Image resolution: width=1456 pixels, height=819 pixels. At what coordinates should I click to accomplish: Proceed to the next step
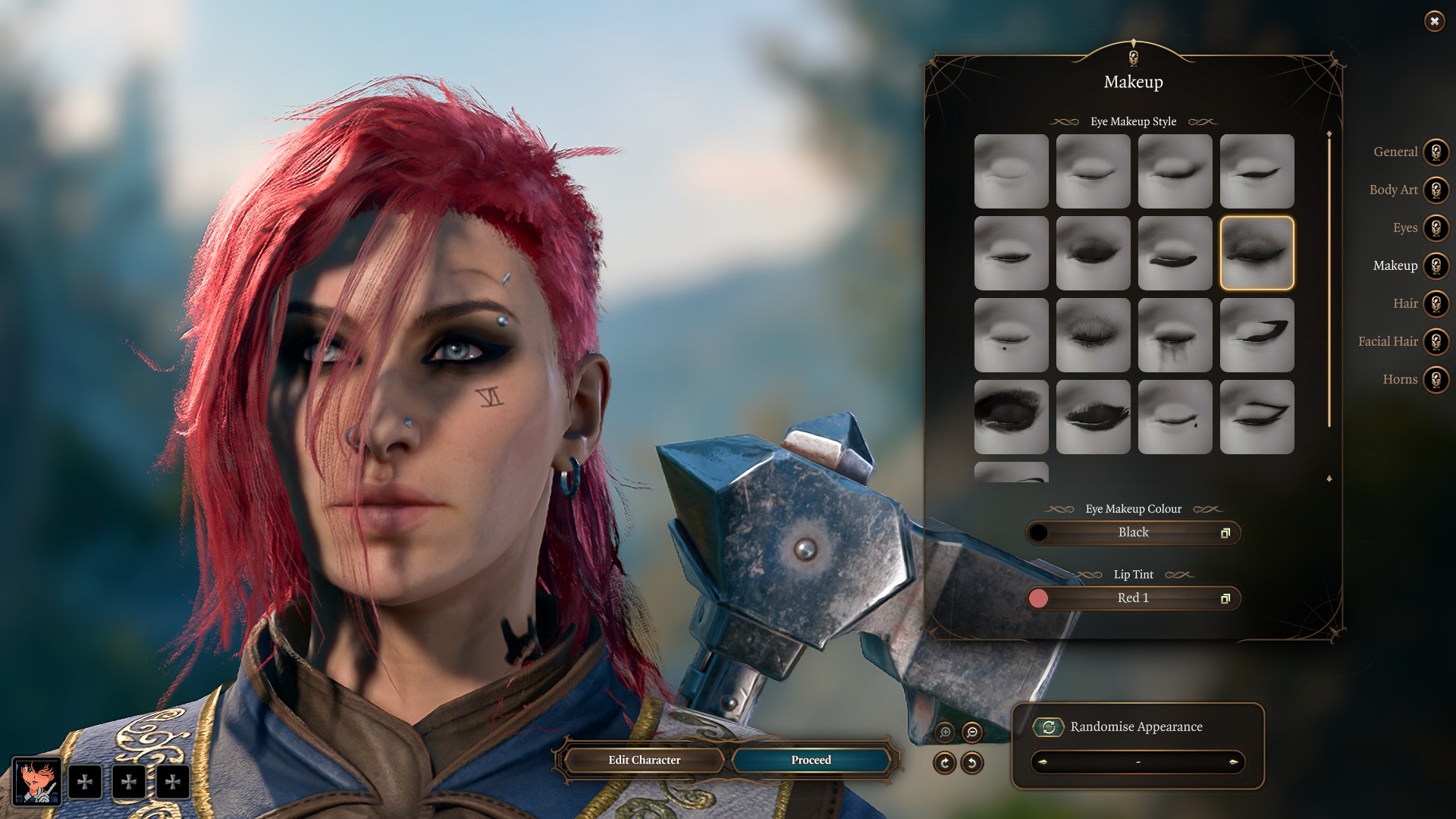(811, 760)
